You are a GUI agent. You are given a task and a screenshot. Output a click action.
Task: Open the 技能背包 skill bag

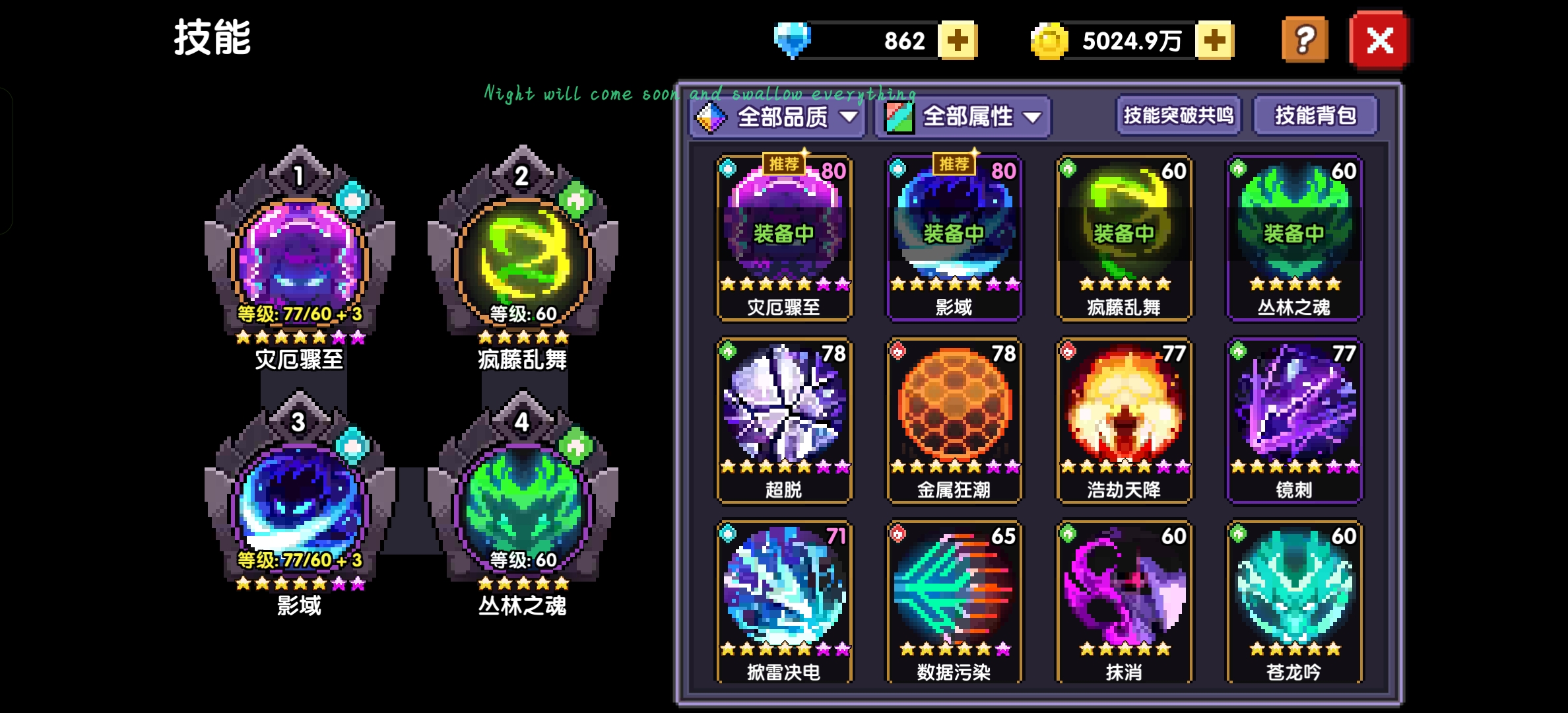[x=1315, y=116]
